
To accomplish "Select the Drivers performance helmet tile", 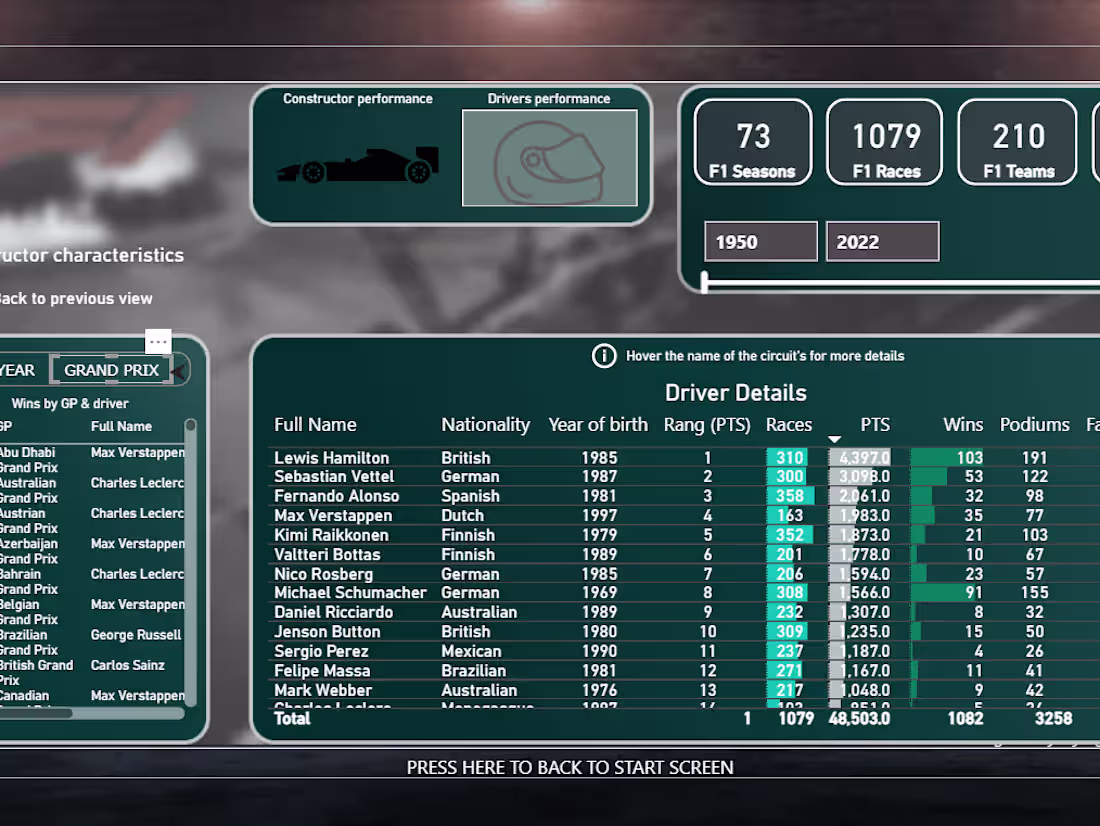I will tap(549, 158).
